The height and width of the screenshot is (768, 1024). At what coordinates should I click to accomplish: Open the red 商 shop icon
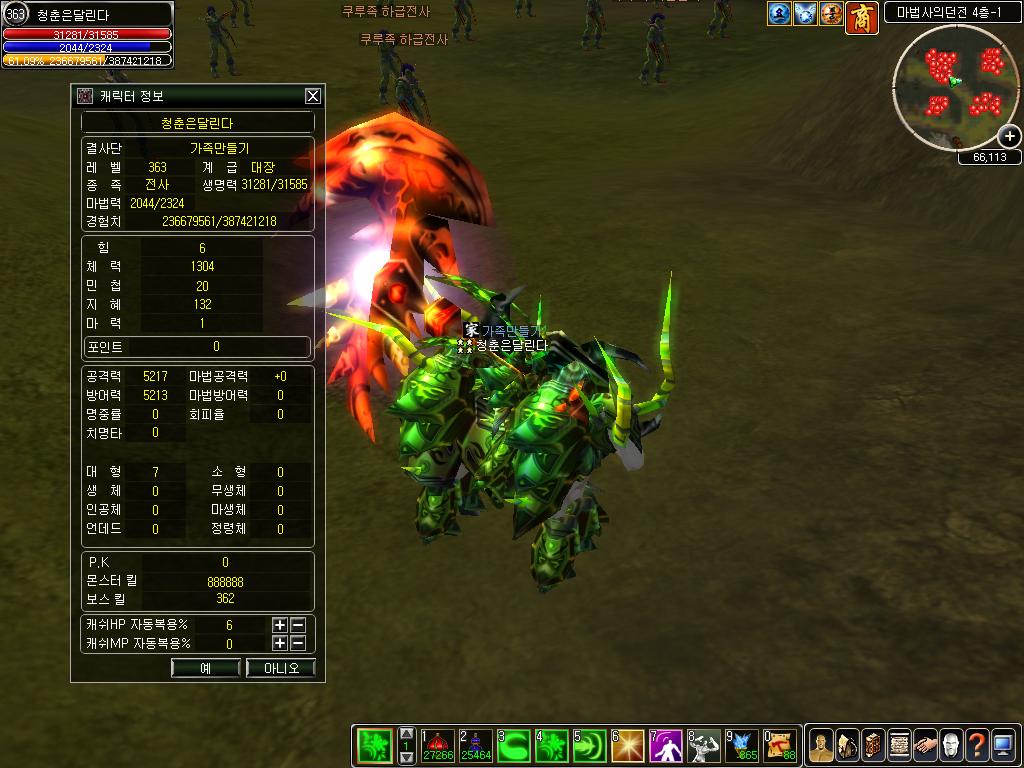click(x=861, y=17)
